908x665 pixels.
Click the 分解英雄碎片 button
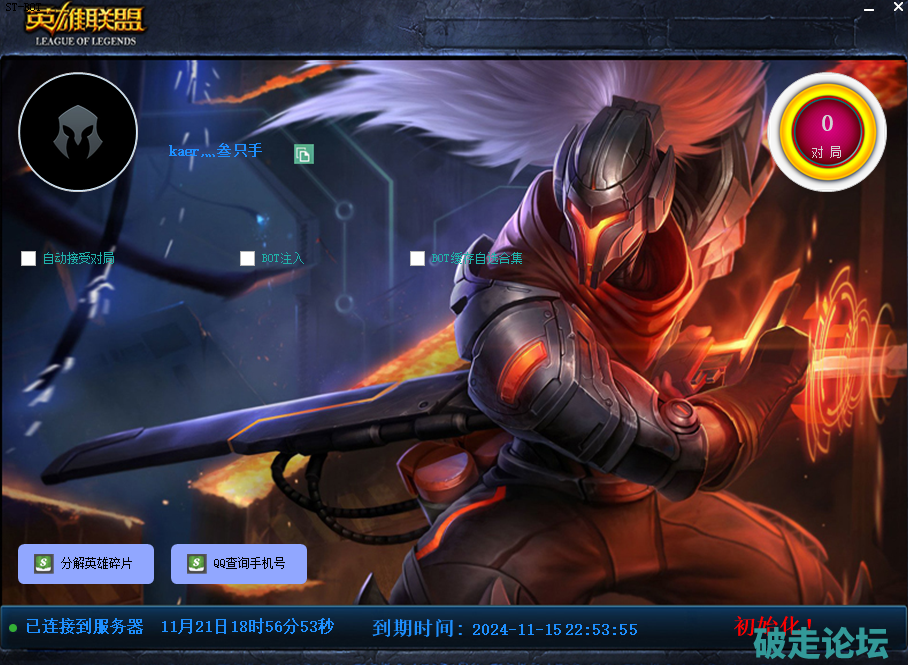(x=86, y=564)
